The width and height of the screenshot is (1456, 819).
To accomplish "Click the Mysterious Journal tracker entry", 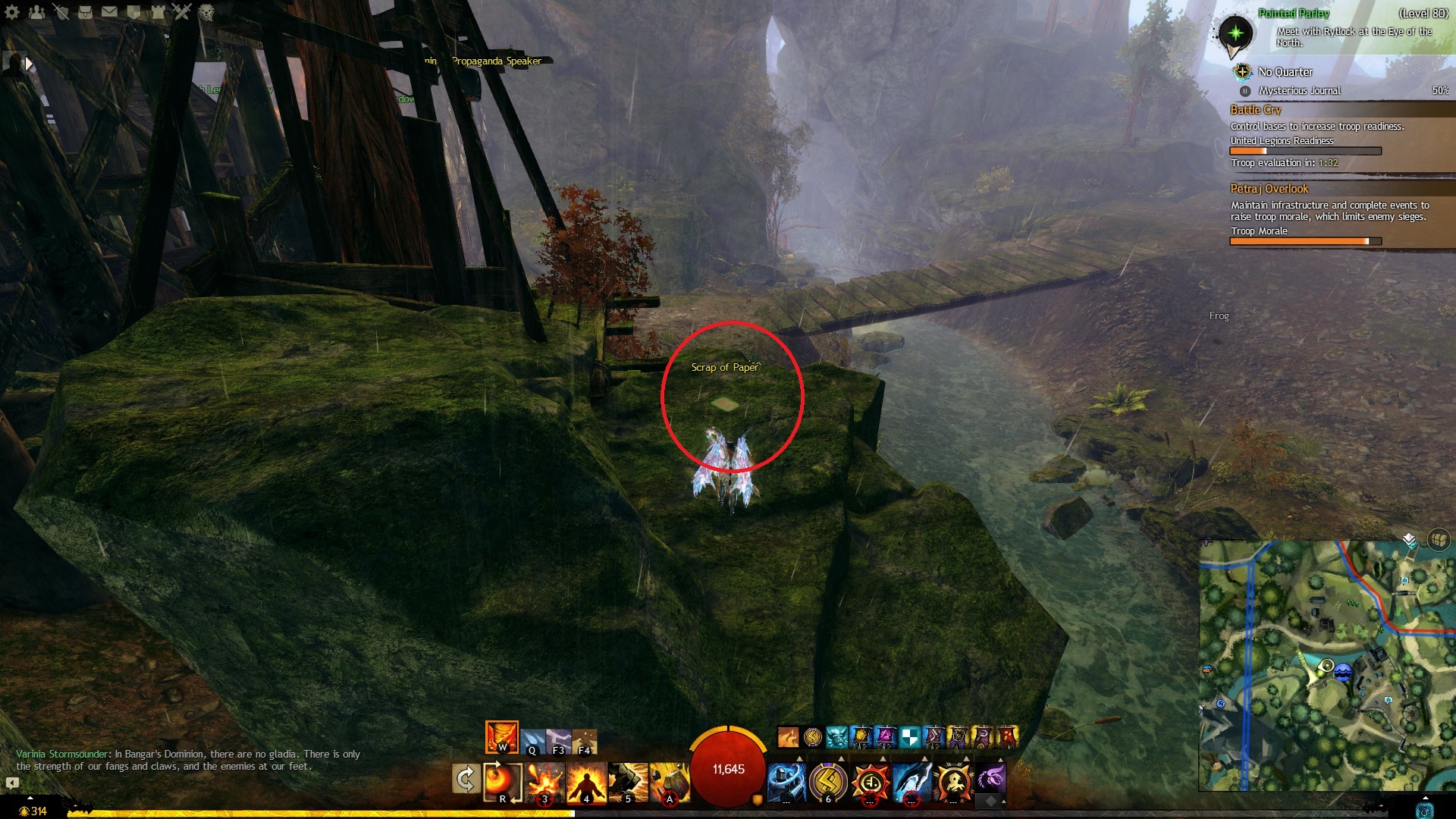I will coord(1299,91).
